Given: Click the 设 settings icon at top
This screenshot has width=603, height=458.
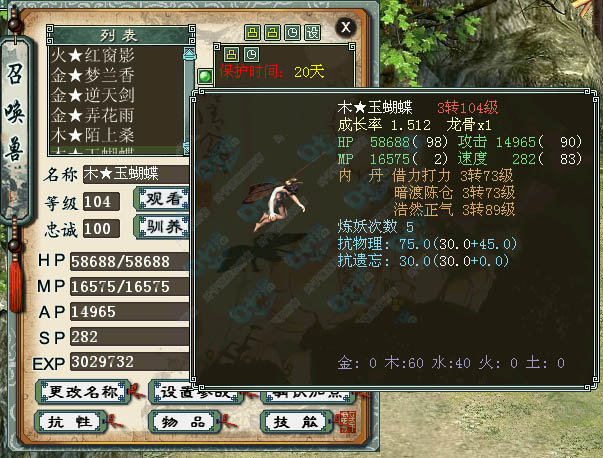Looking at the screenshot, I should tap(312, 31).
